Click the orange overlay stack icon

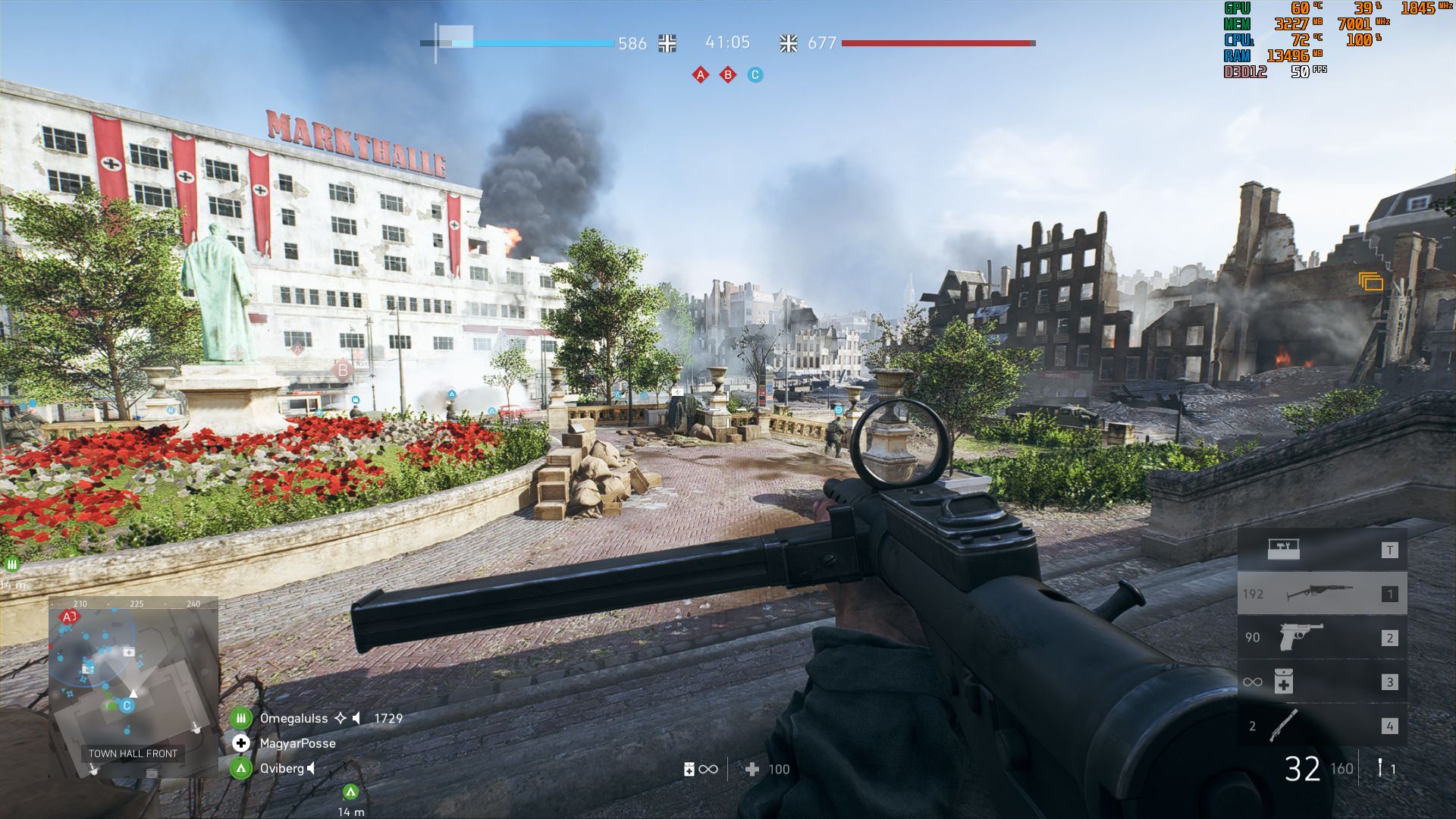1370,282
